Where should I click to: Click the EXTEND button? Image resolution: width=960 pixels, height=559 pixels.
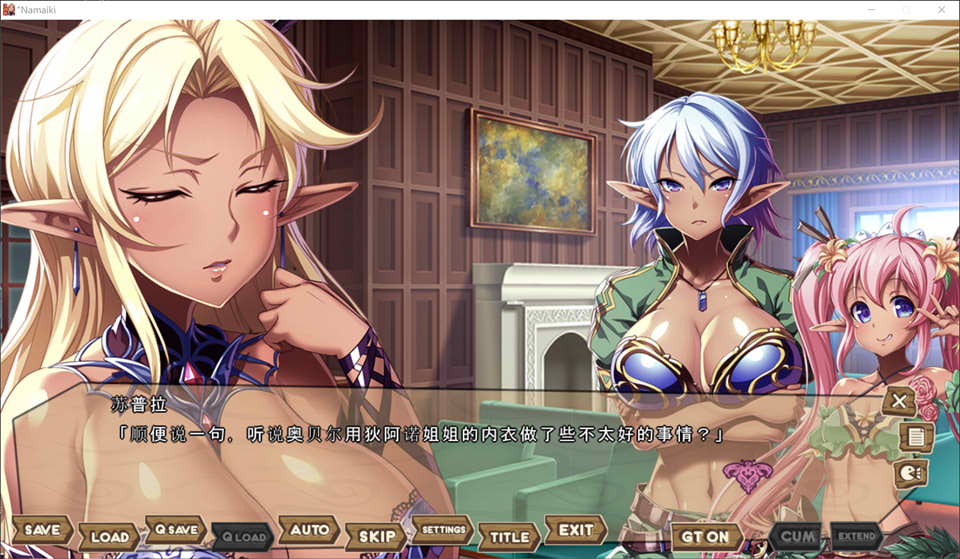pyautogui.click(x=856, y=537)
